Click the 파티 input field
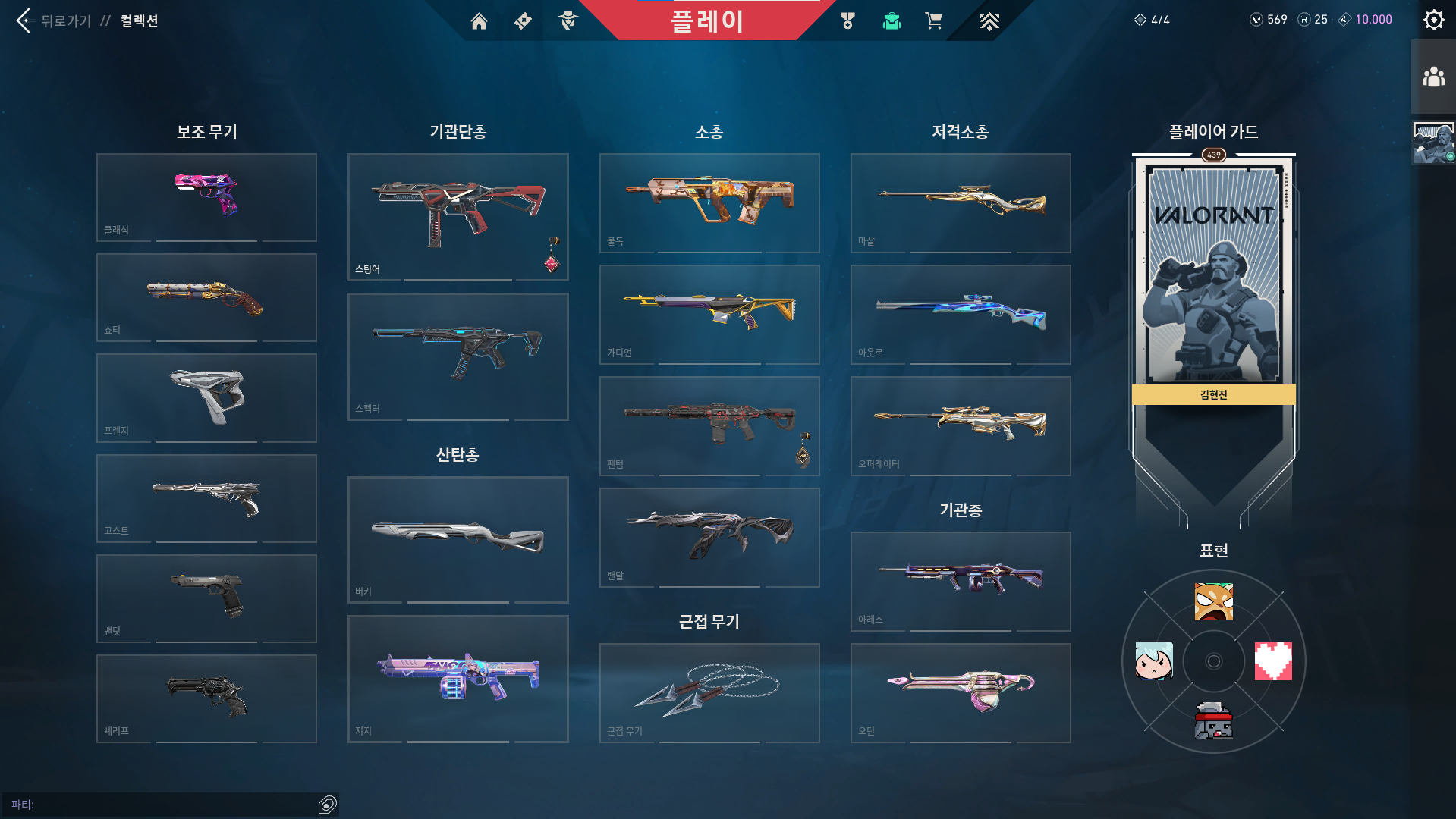Viewport: 1456px width, 819px height. [167, 805]
